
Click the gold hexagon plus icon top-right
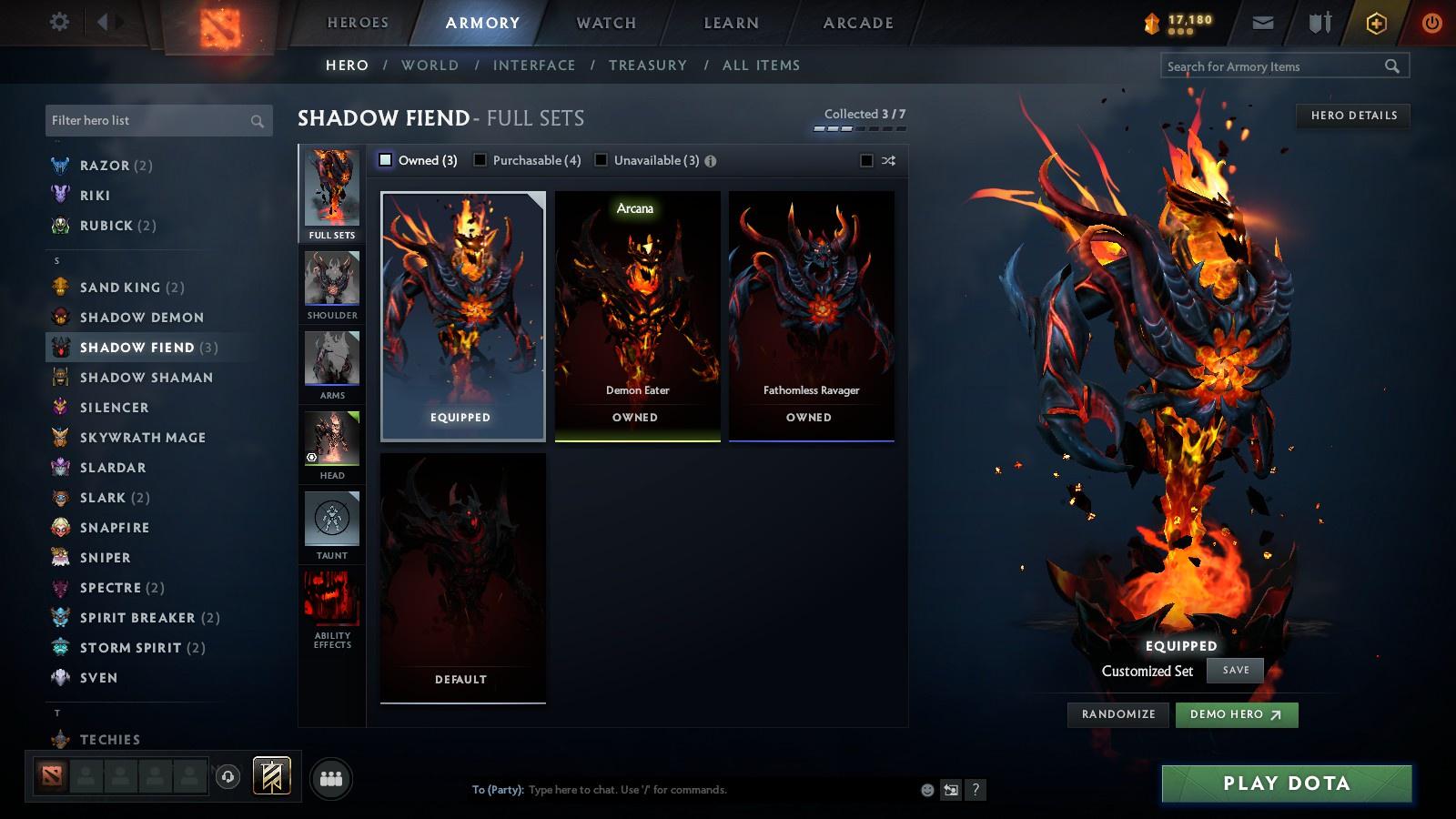[x=1376, y=21]
